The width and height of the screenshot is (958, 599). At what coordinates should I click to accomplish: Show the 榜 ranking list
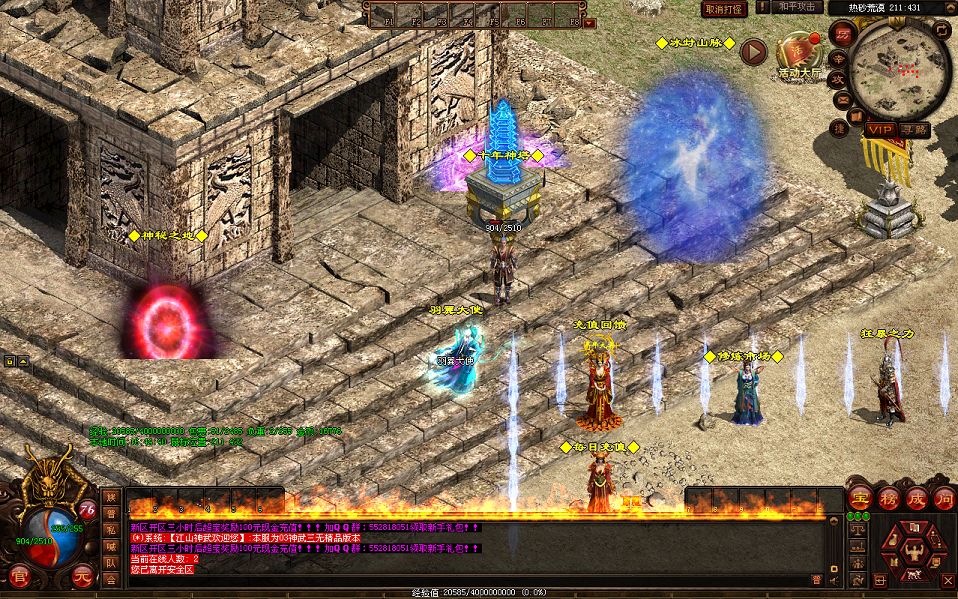(887, 498)
